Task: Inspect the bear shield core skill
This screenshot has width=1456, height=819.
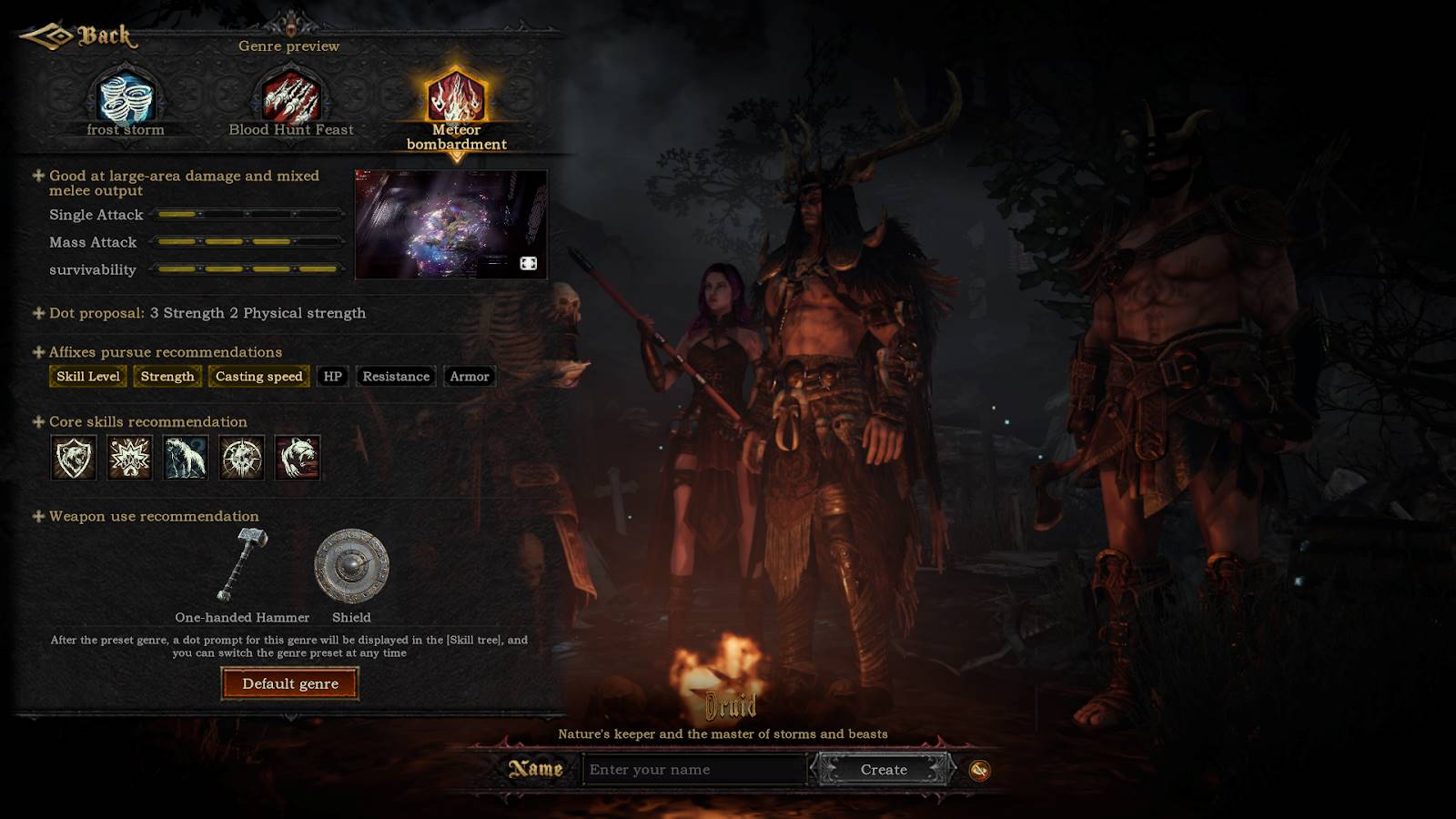Action: pos(74,457)
